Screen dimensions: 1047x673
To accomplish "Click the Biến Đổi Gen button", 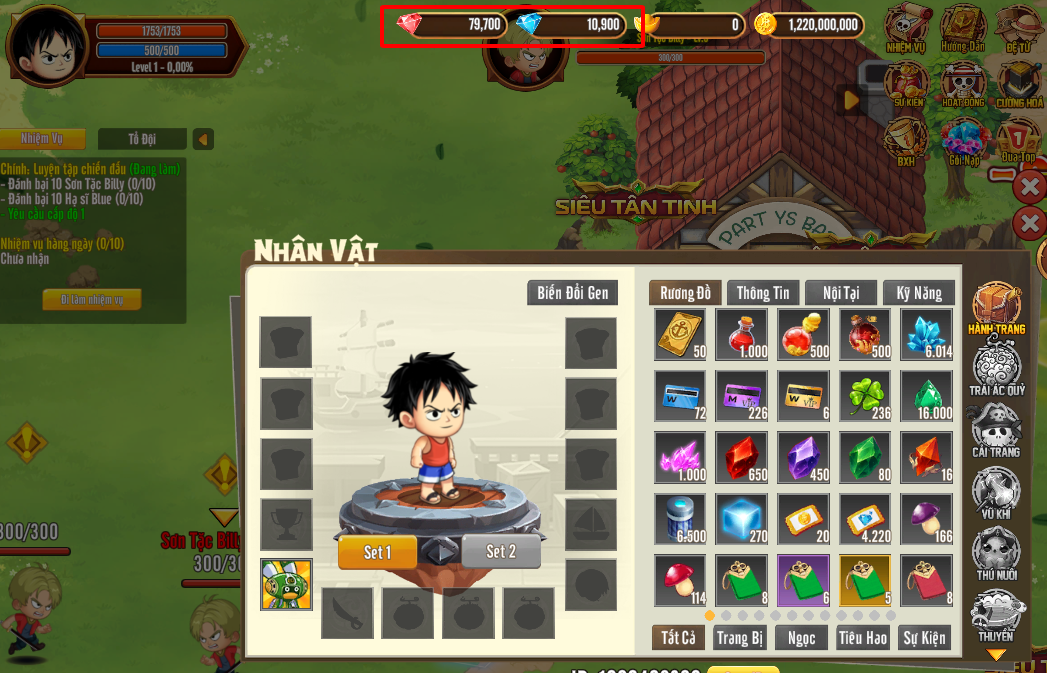I will [x=572, y=293].
